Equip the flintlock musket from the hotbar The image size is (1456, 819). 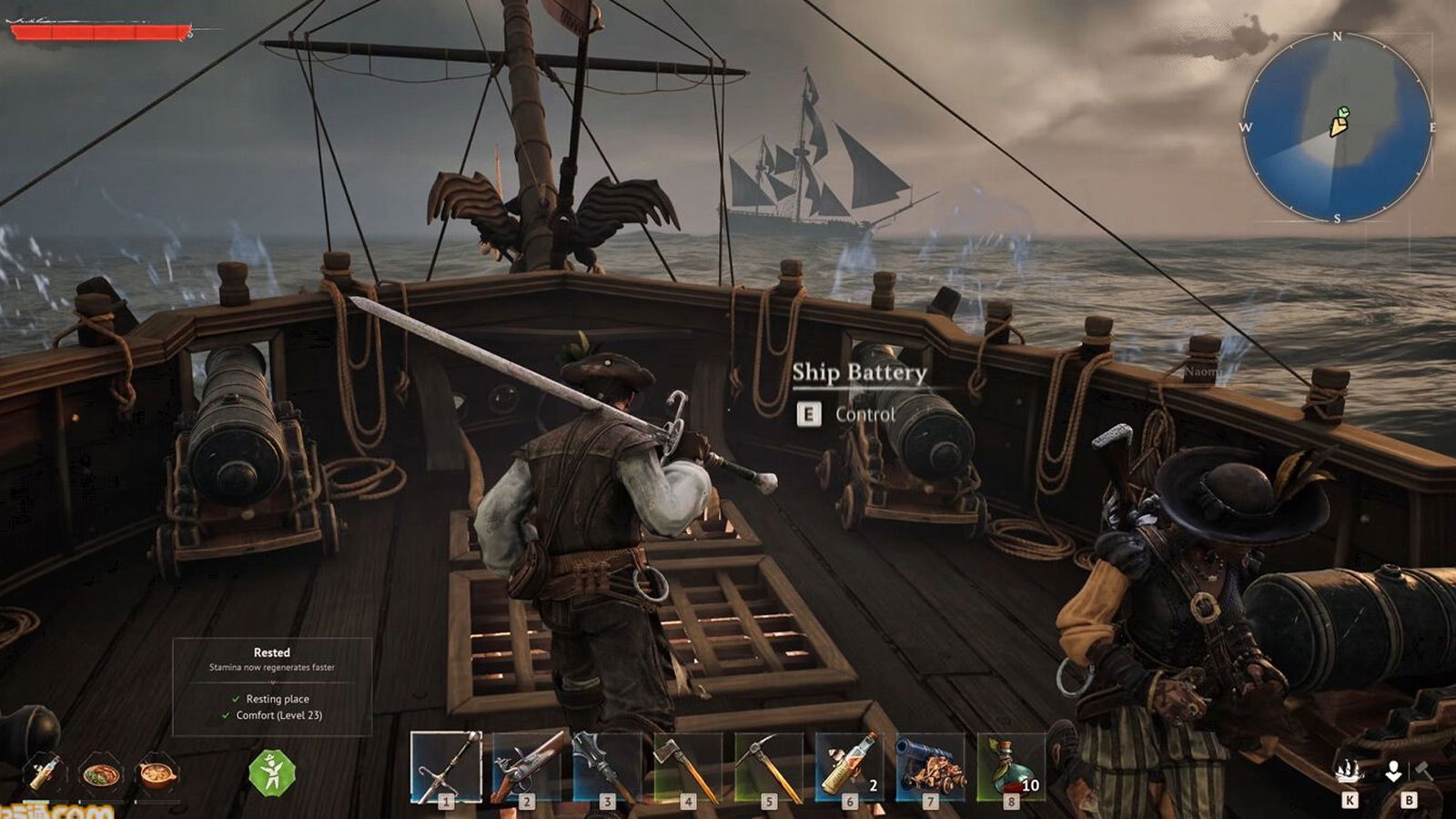click(x=526, y=766)
